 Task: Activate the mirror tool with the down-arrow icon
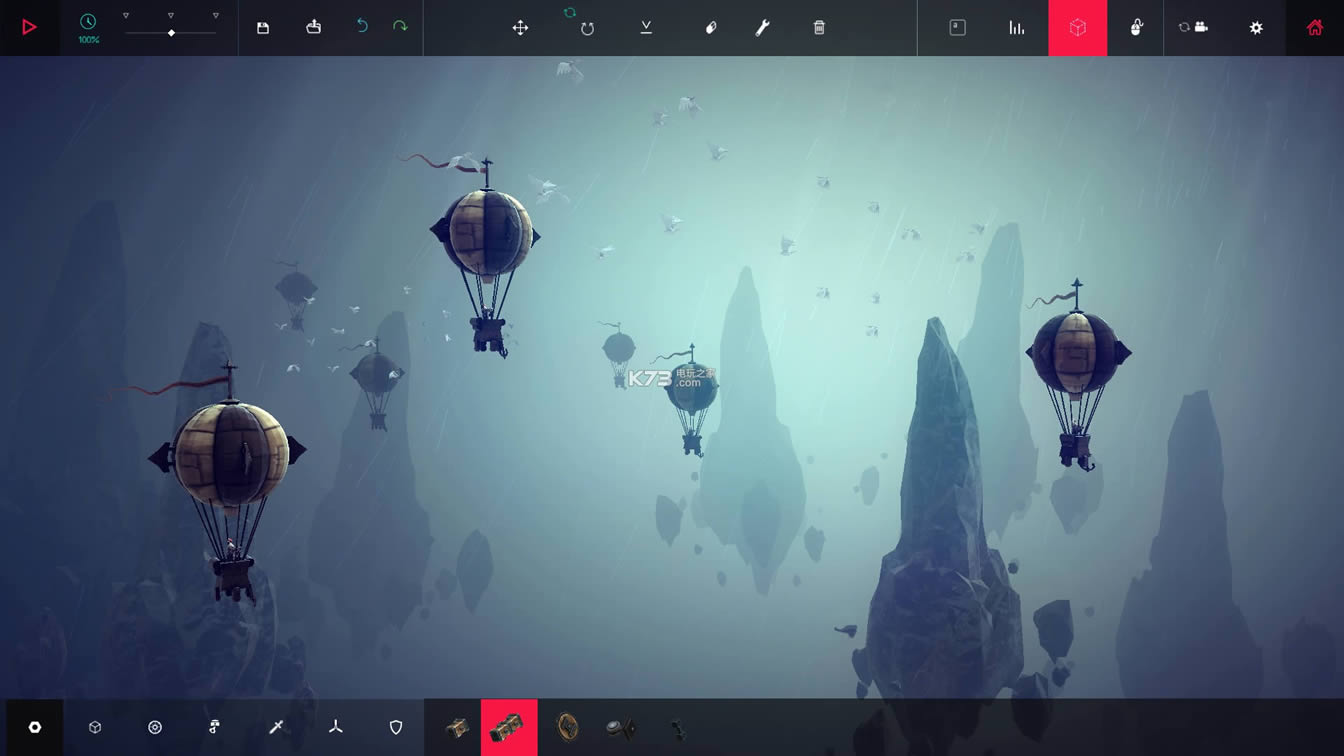tap(645, 28)
